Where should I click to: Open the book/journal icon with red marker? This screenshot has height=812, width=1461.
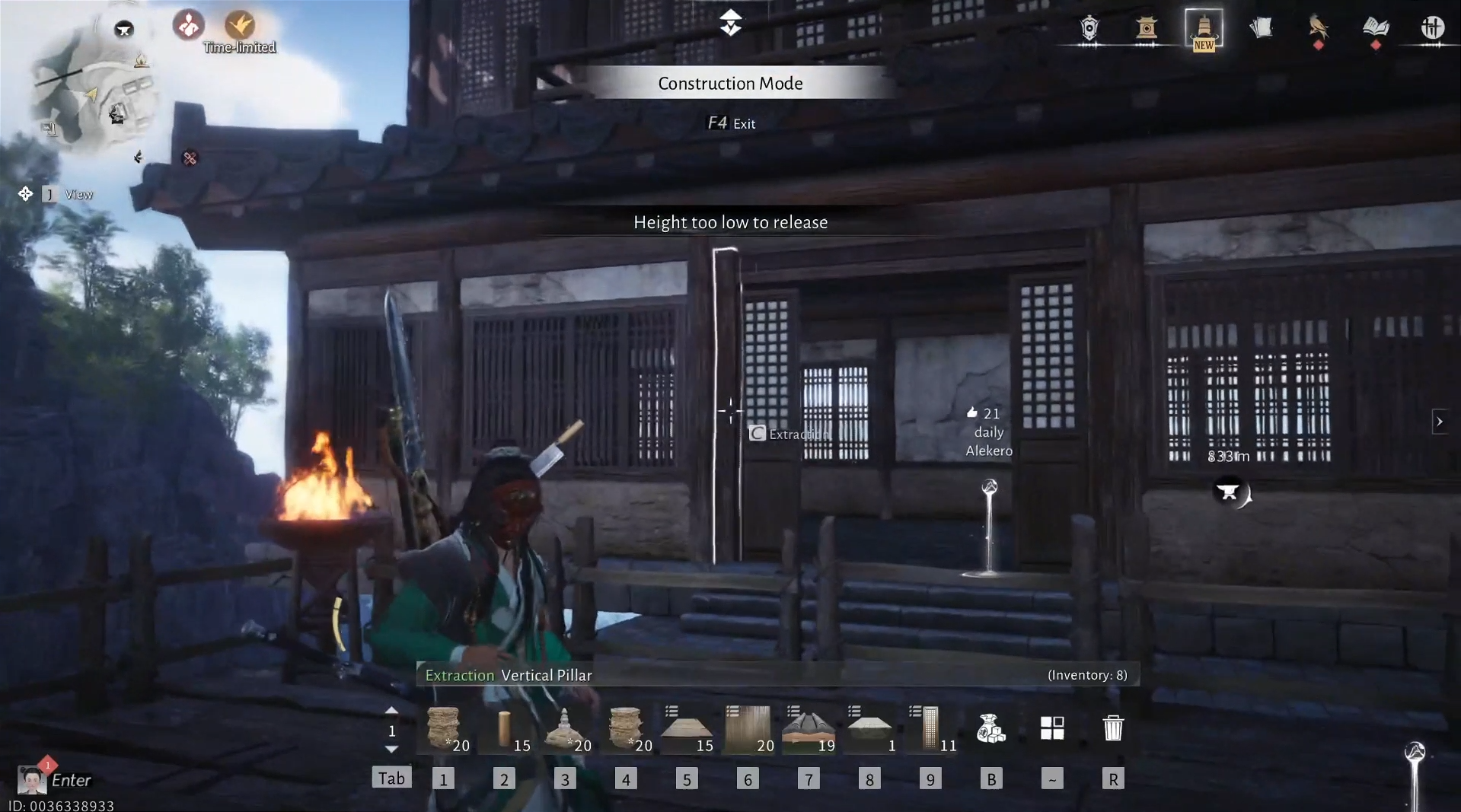pyautogui.click(x=1376, y=30)
